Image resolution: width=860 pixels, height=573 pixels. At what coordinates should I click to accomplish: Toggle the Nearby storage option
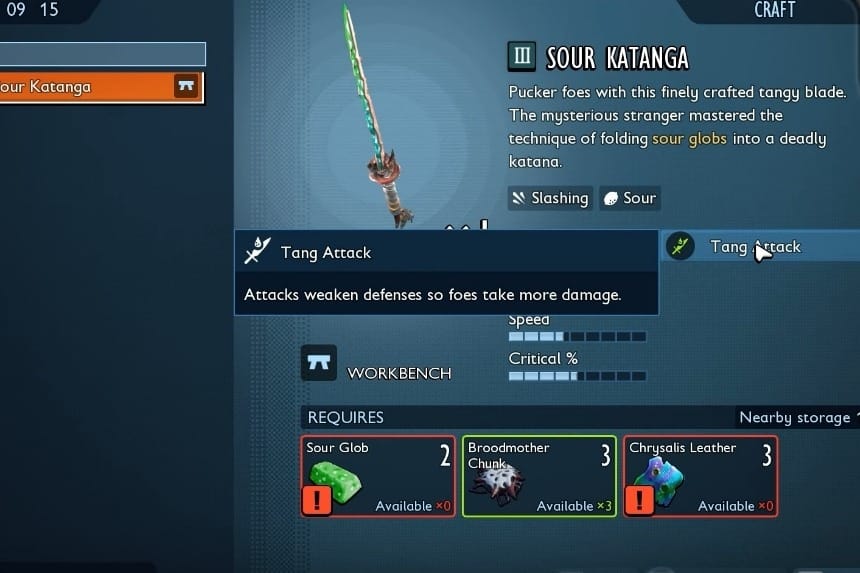pyautogui.click(x=796, y=417)
